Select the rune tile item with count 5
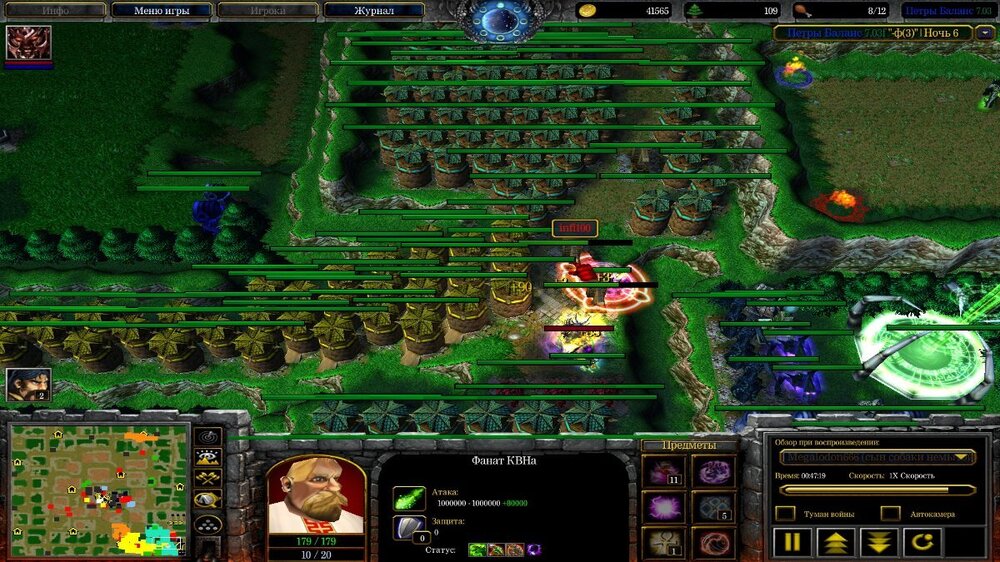This screenshot has height=562, width=1000. point(712,507)
